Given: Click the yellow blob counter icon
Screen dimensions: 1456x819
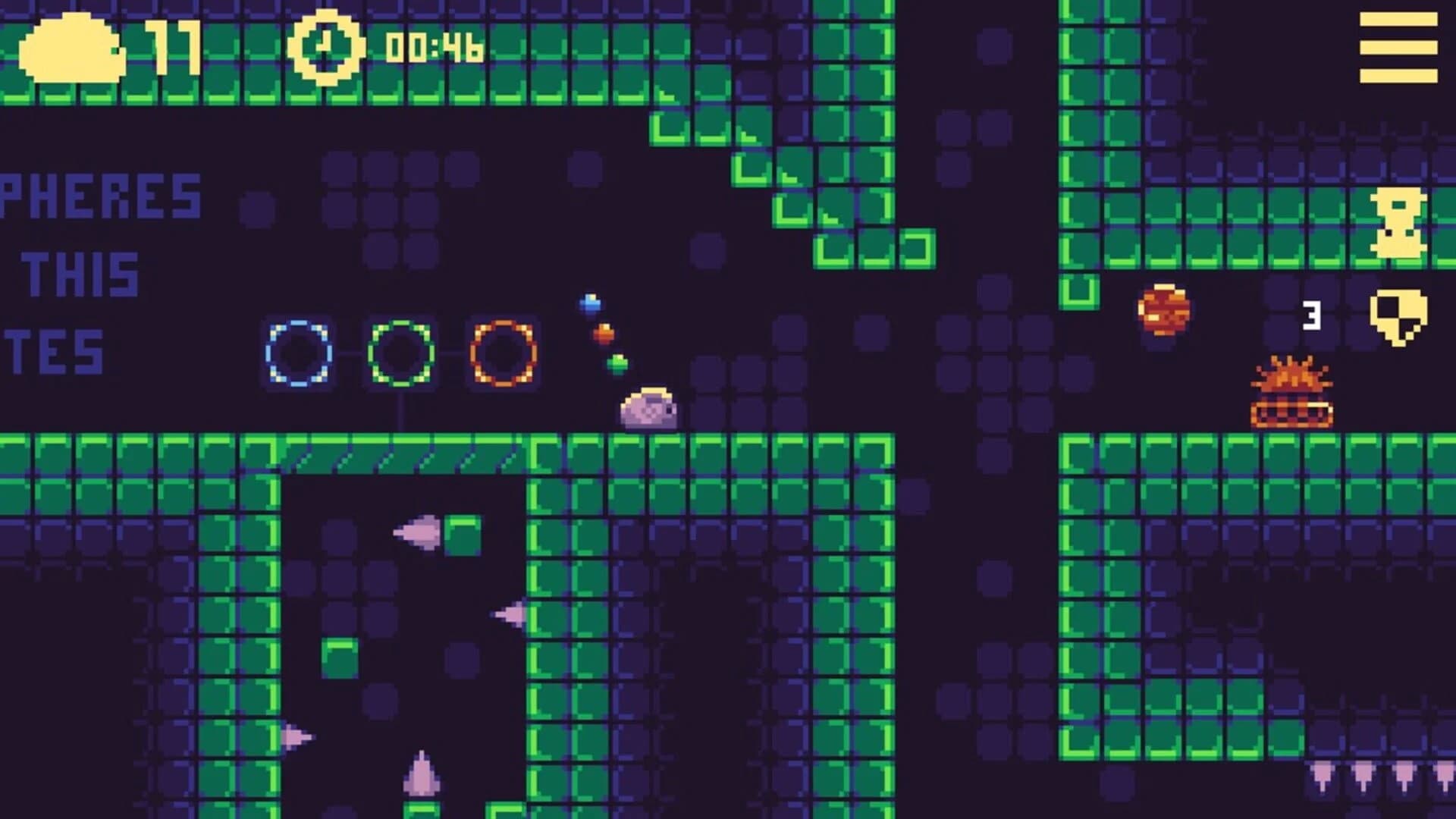Looking at the screenshot, I should 72,49.
